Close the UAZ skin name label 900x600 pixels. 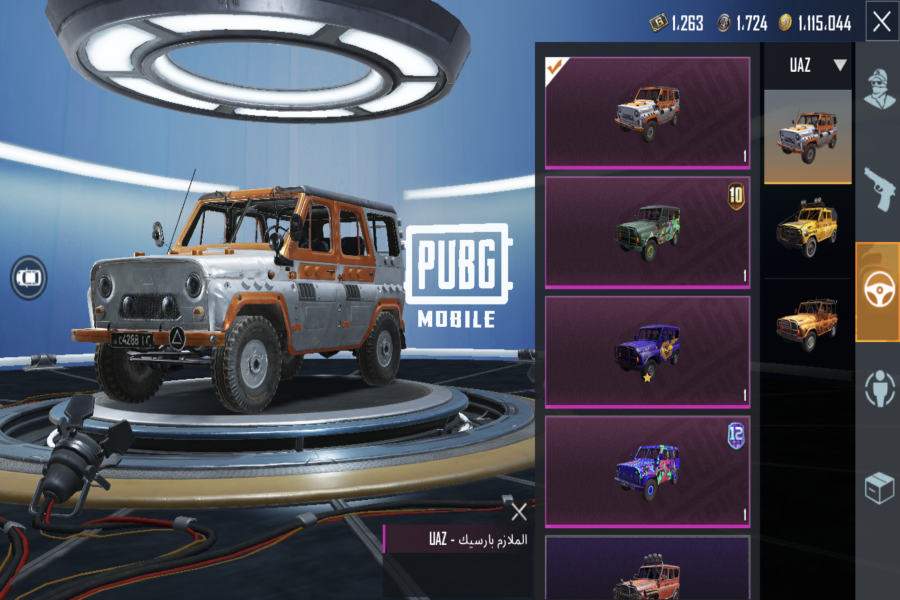[518, 513]
